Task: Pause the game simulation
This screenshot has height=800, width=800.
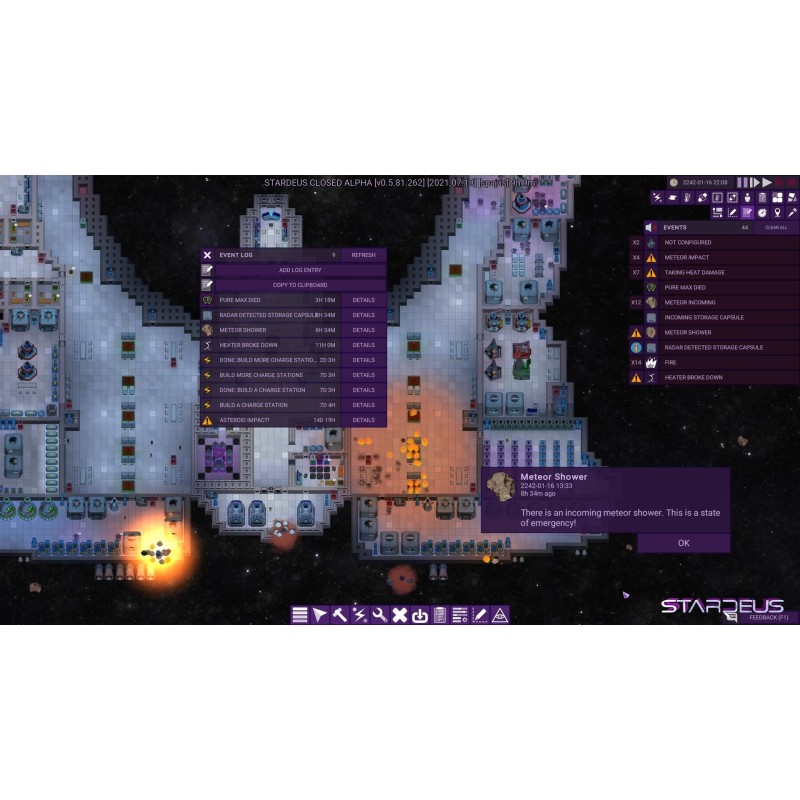Action: pos(742,182)
